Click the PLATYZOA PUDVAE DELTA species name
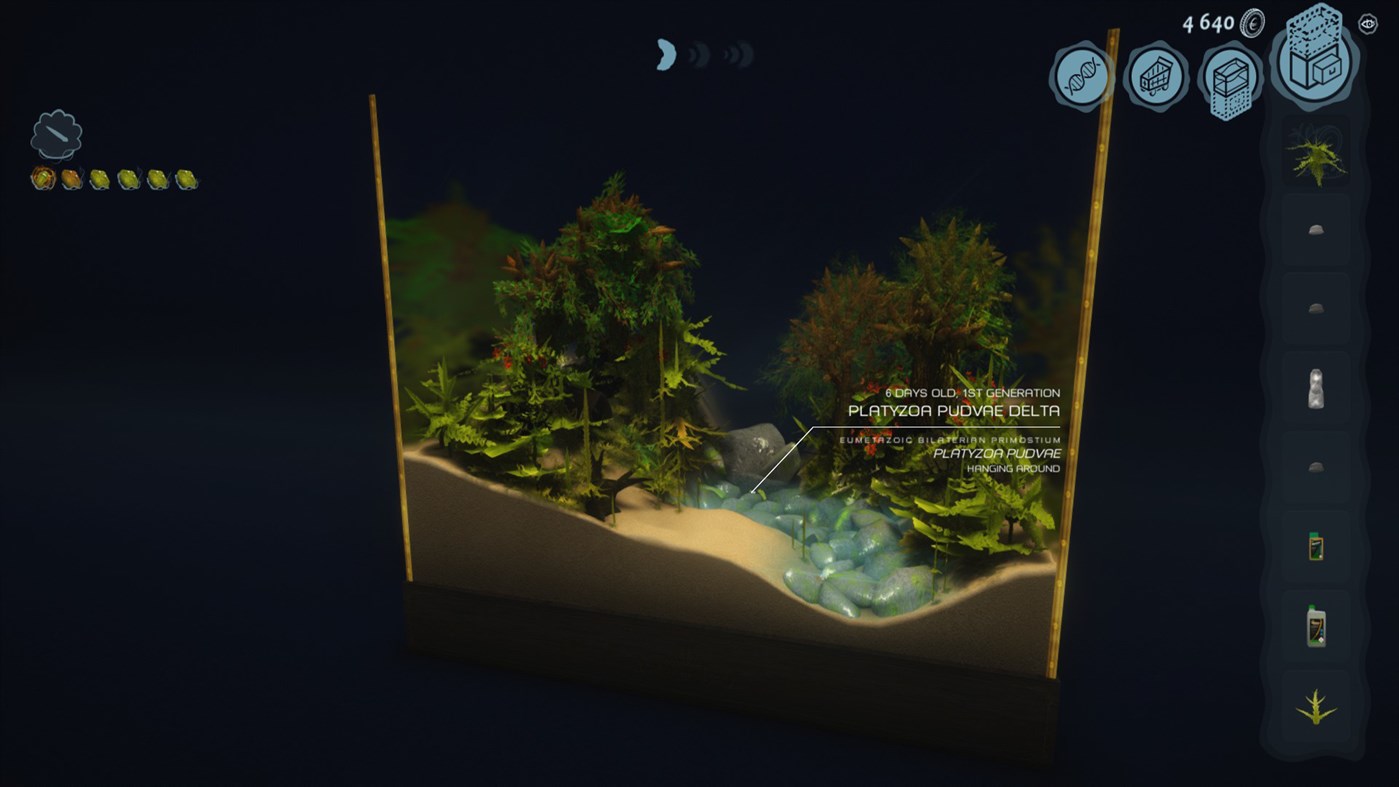1399x787 pixels. 953,410
